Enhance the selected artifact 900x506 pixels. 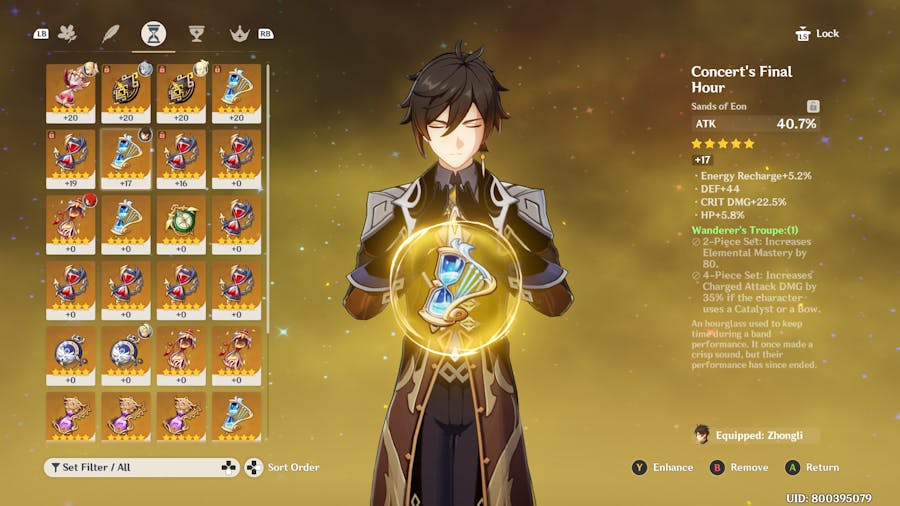click(663, 467)
